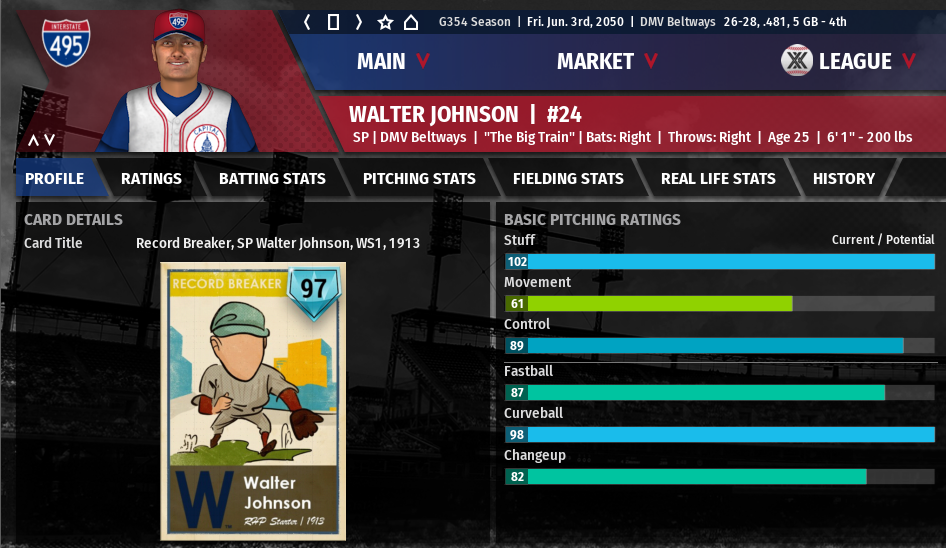Screen dimensions: 946x548
Task: Click the star bookmark icon
Action: [x=385, y=22]
